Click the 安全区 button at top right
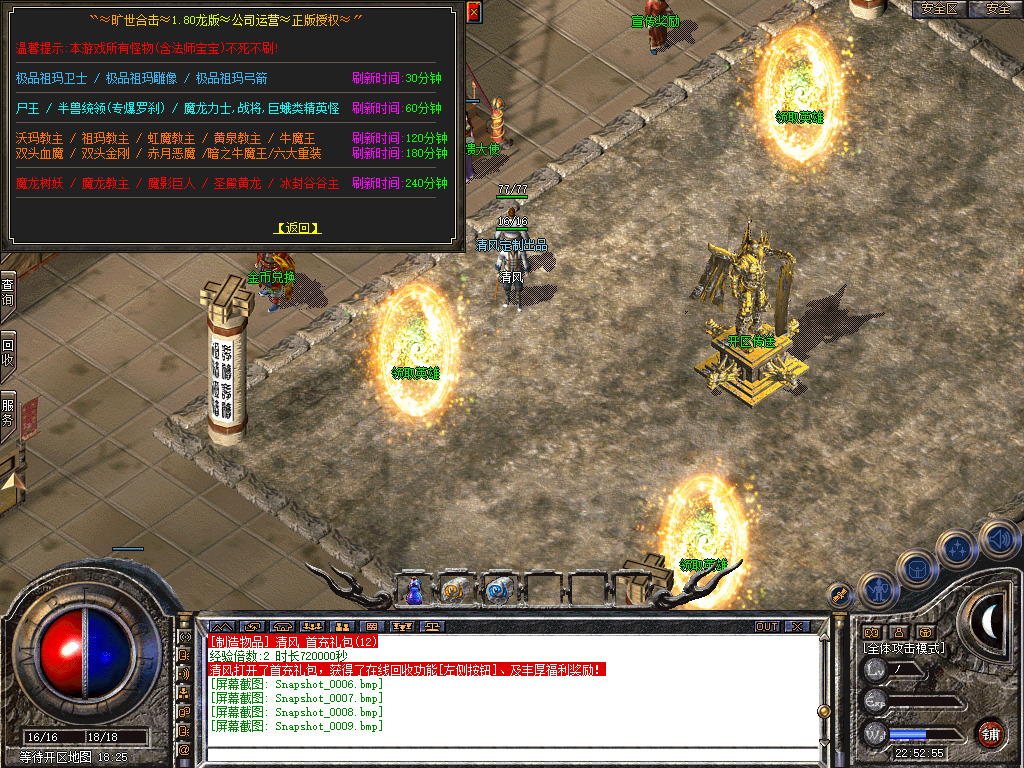The width and height of the screenshot is (1024, 768). (940, 9)
